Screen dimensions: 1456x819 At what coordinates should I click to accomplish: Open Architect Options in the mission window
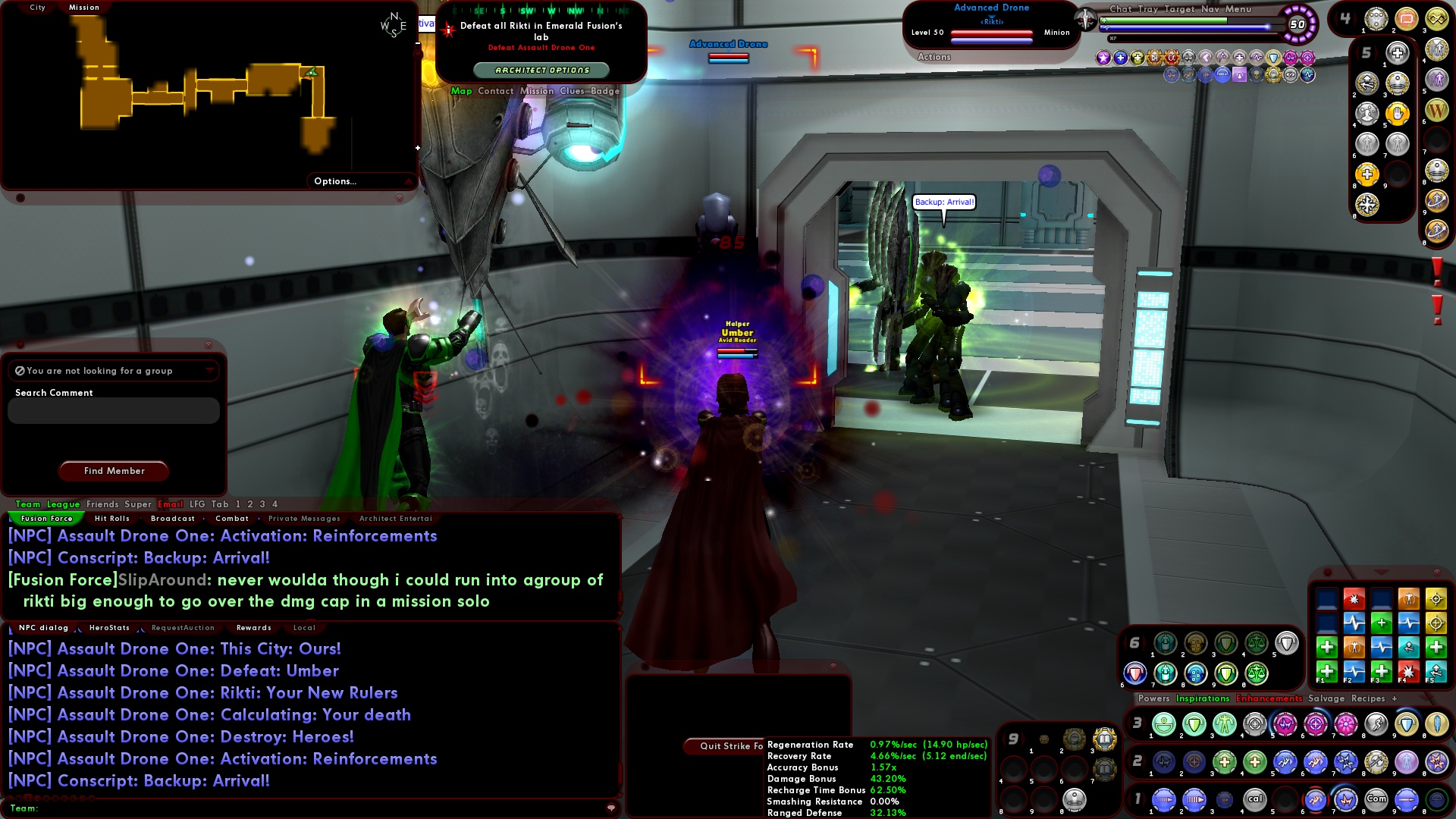[x=541, y=69]
